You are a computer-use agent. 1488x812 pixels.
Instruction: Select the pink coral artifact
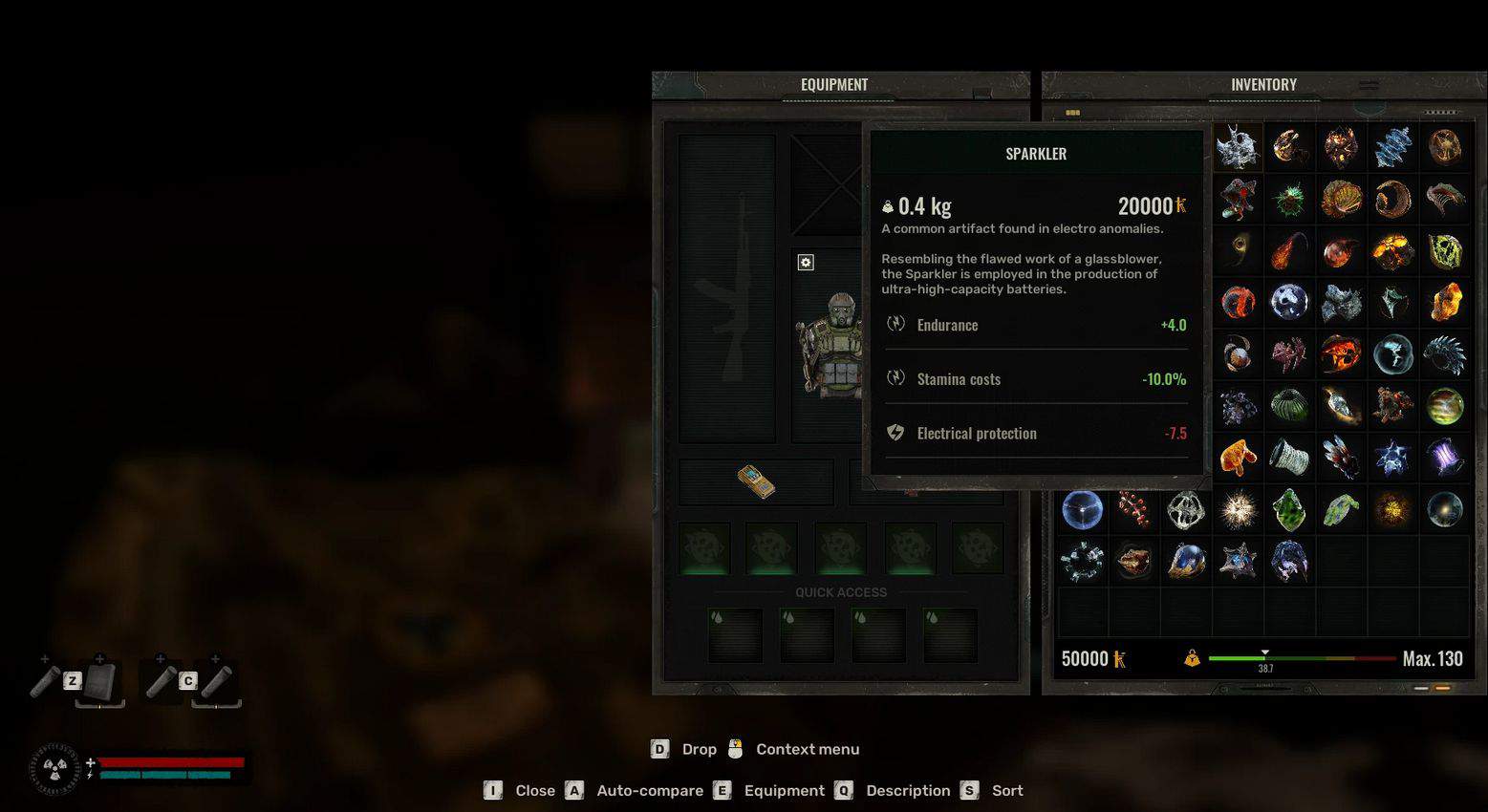[x=1289, y=355]
